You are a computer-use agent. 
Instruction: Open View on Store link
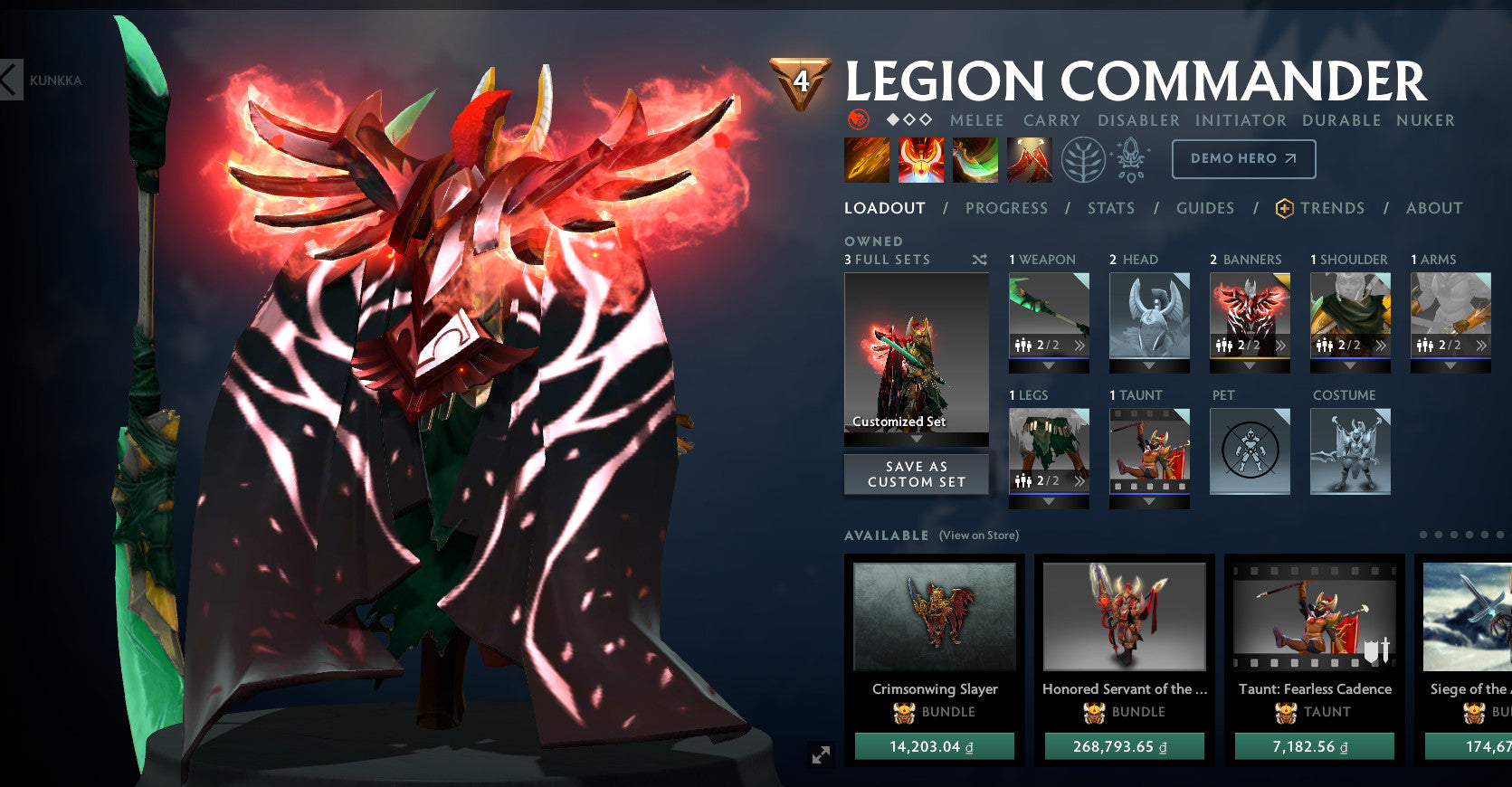pyautogui.click(x=977, y=536)
